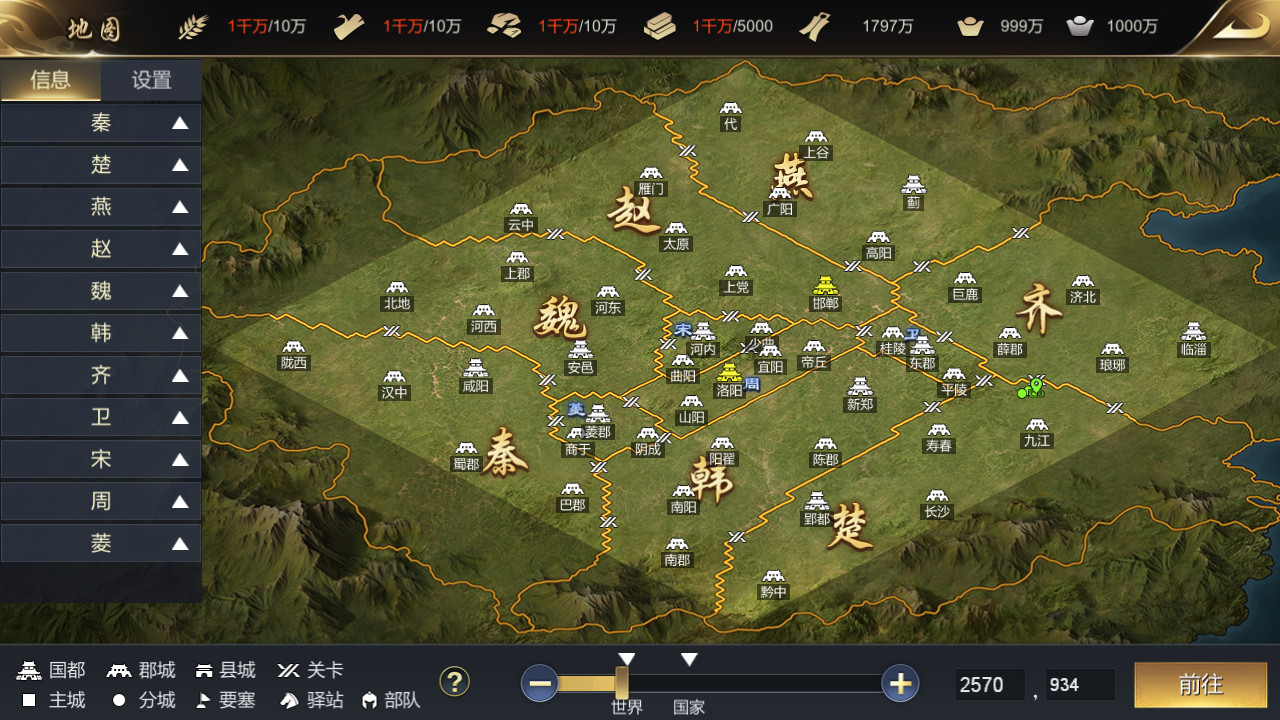Image resolution: width=1280 pixels, height=720 pixels.
Task: Choose the 周 state entry
Action: click(101, 502)
